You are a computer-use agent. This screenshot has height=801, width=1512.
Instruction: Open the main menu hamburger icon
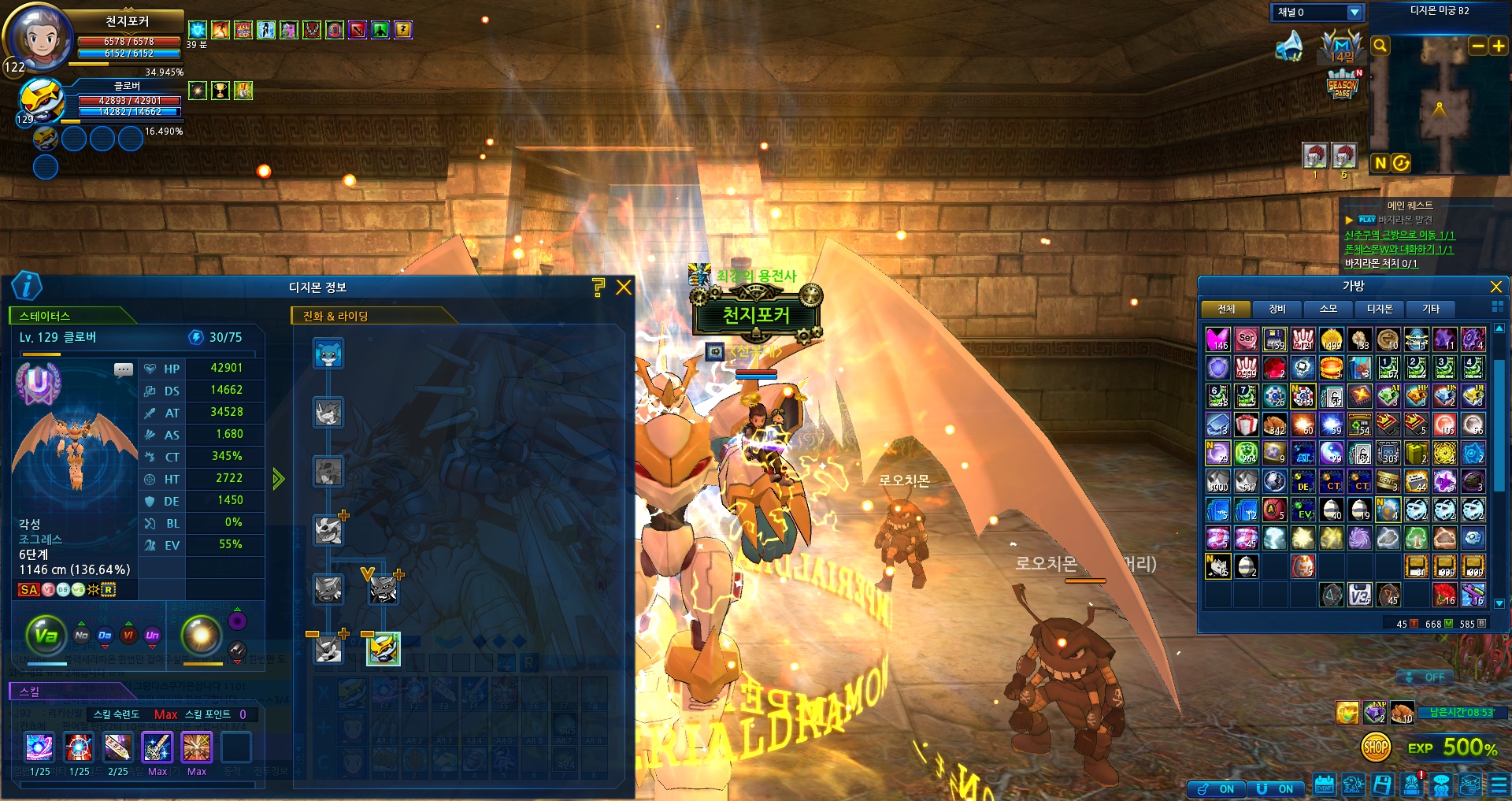click(1499, 785)
